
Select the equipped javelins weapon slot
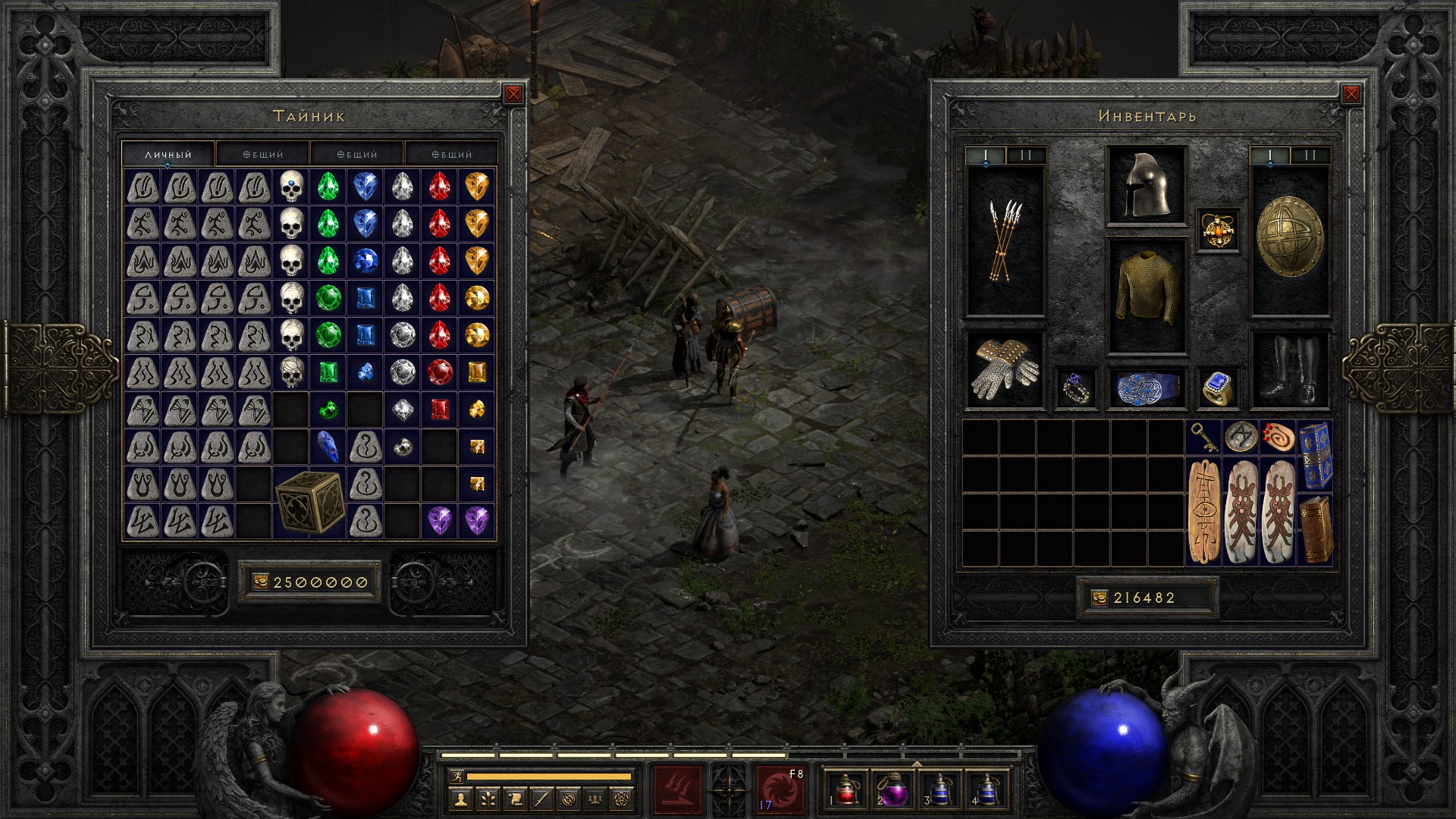pyautogui.click(x=1005, y=241)
